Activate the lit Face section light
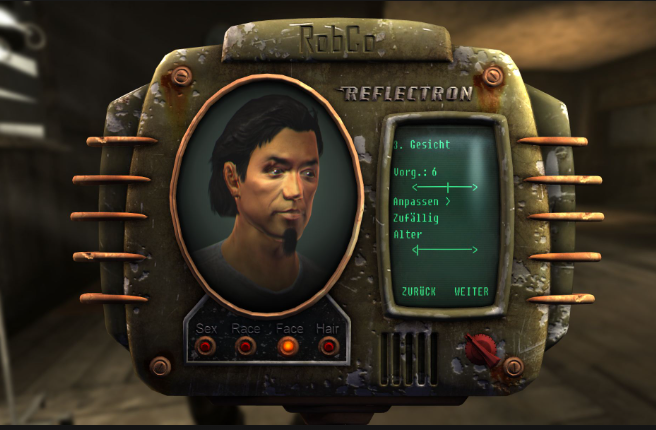This screenshot has height=430, width=656. coord(288,346)
